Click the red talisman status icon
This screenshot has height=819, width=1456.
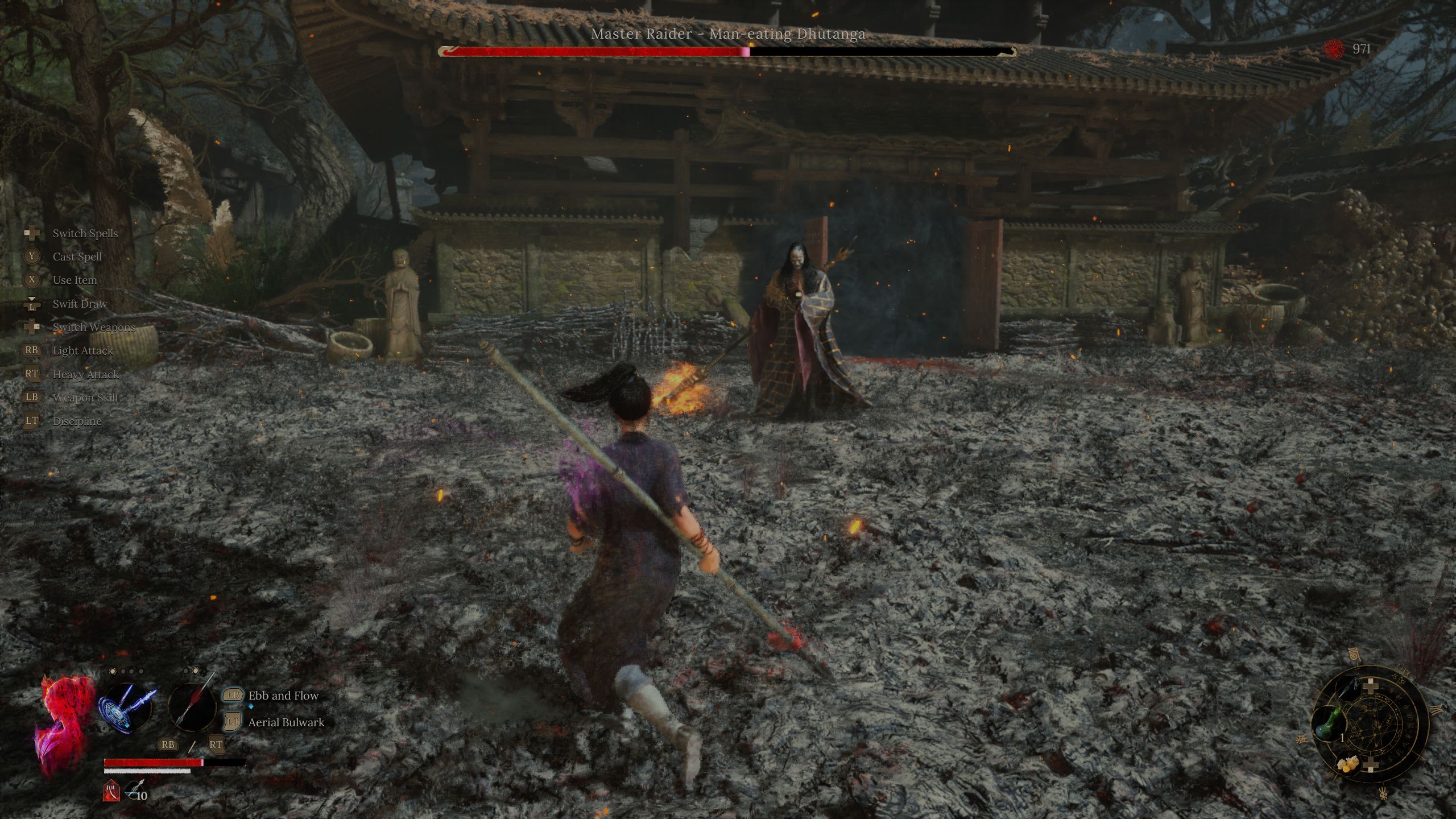point(111,791)
